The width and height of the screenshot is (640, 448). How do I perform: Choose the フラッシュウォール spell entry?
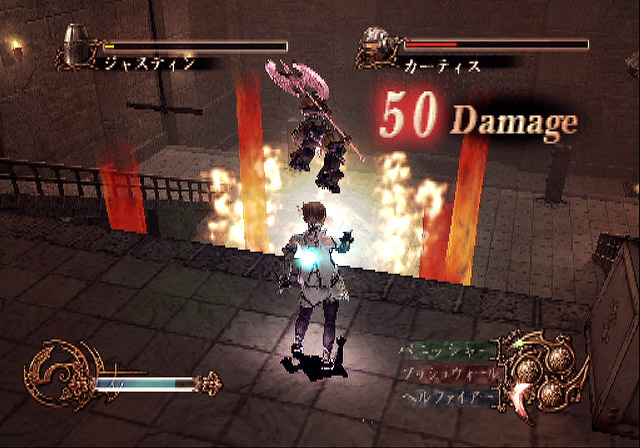tap(446, 373)
